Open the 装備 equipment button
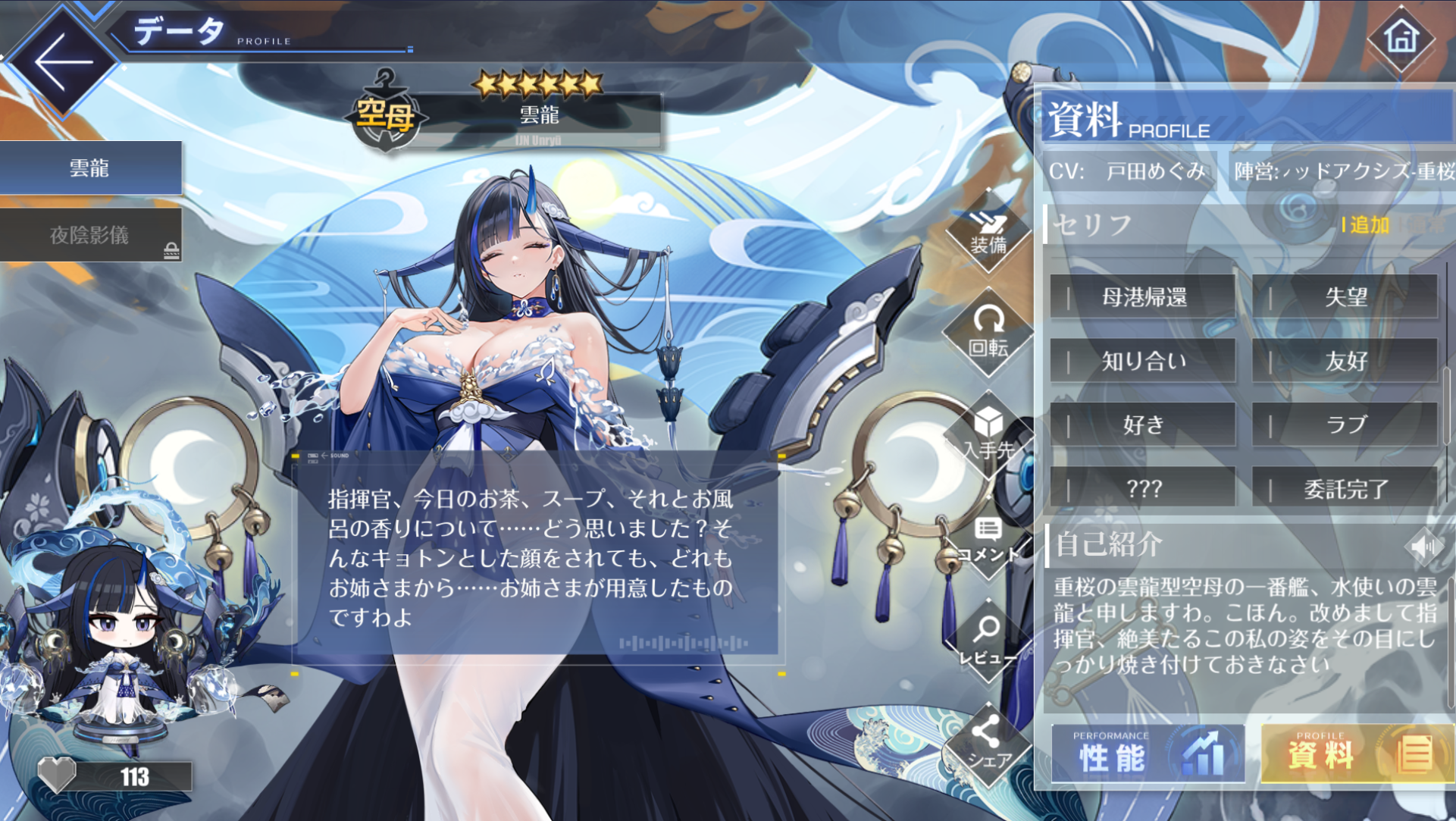Image resolution: width=1456 pixels, height=821 pixels. coord(988,232)
